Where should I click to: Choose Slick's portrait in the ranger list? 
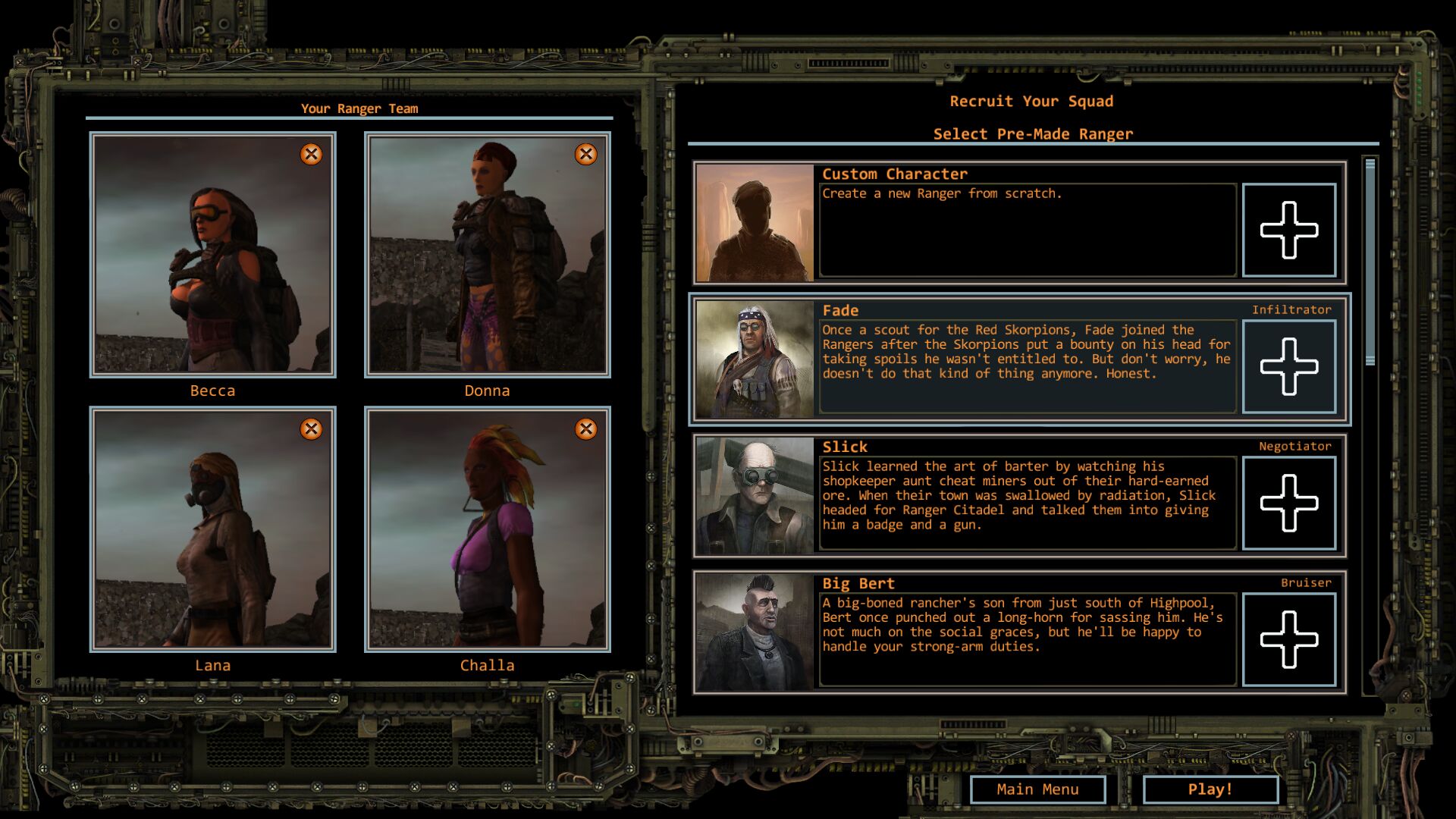755,495
